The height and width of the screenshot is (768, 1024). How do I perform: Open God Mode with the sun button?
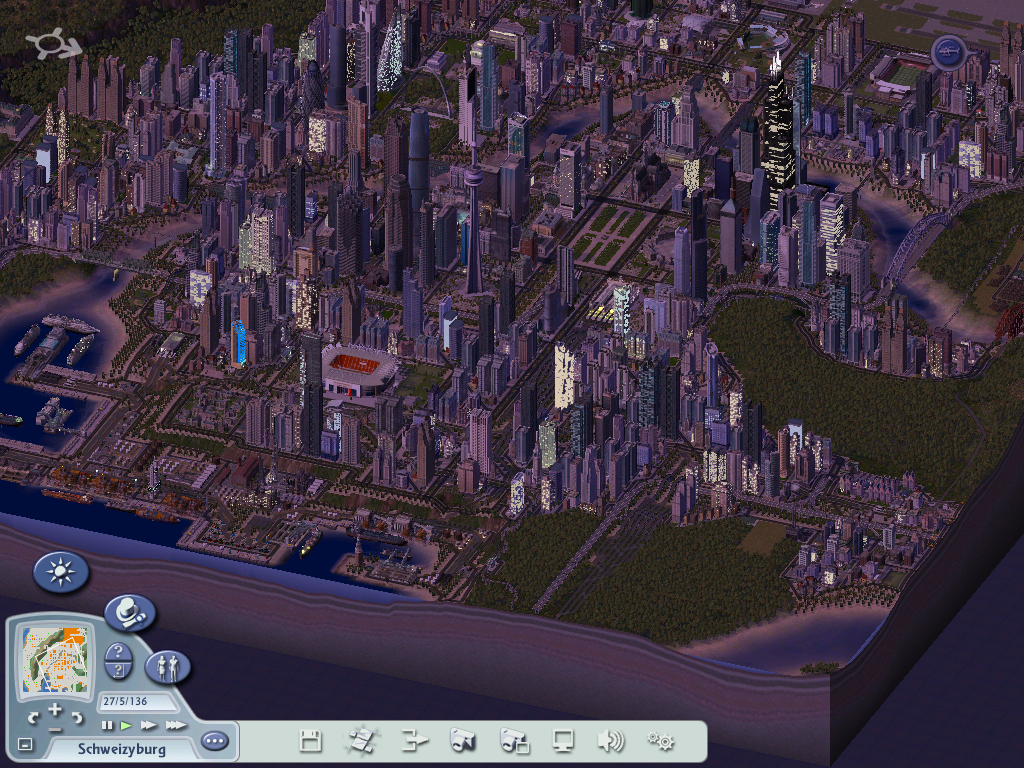point(61,573)
